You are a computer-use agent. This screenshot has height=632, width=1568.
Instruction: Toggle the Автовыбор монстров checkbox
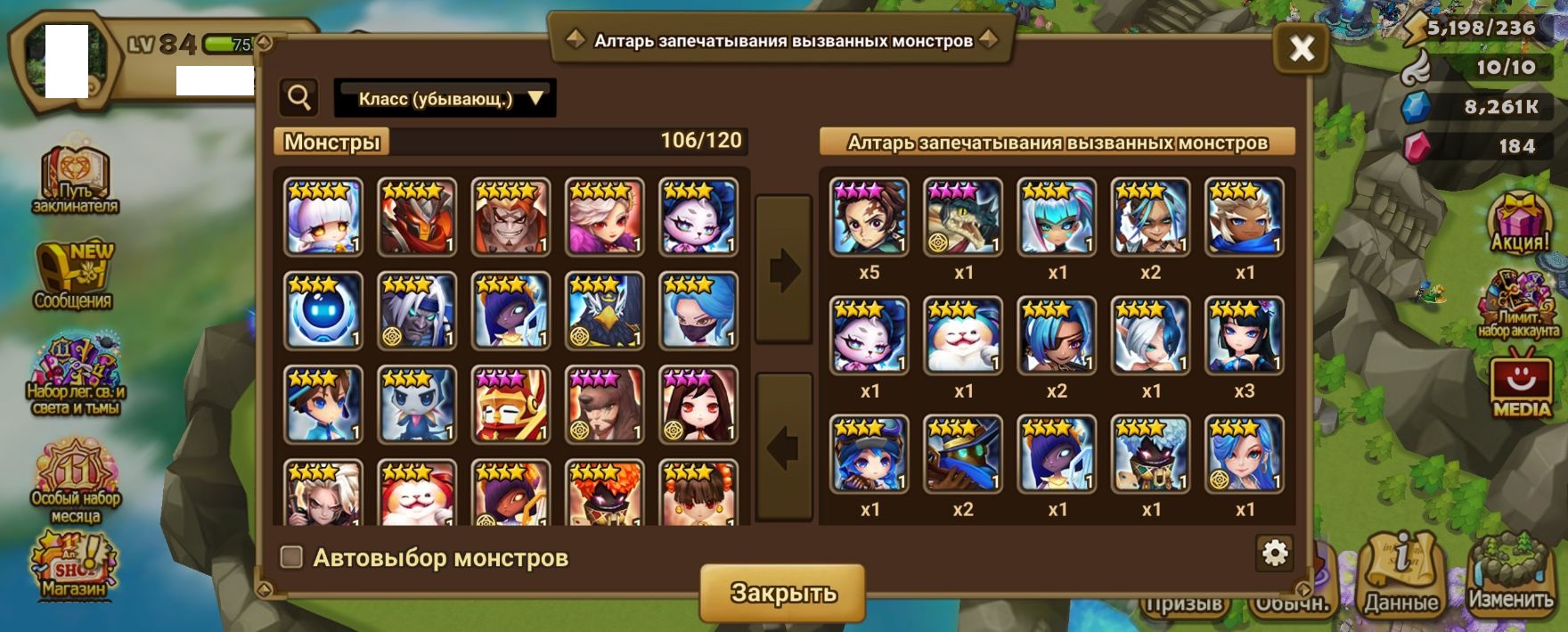click(291, 557)
